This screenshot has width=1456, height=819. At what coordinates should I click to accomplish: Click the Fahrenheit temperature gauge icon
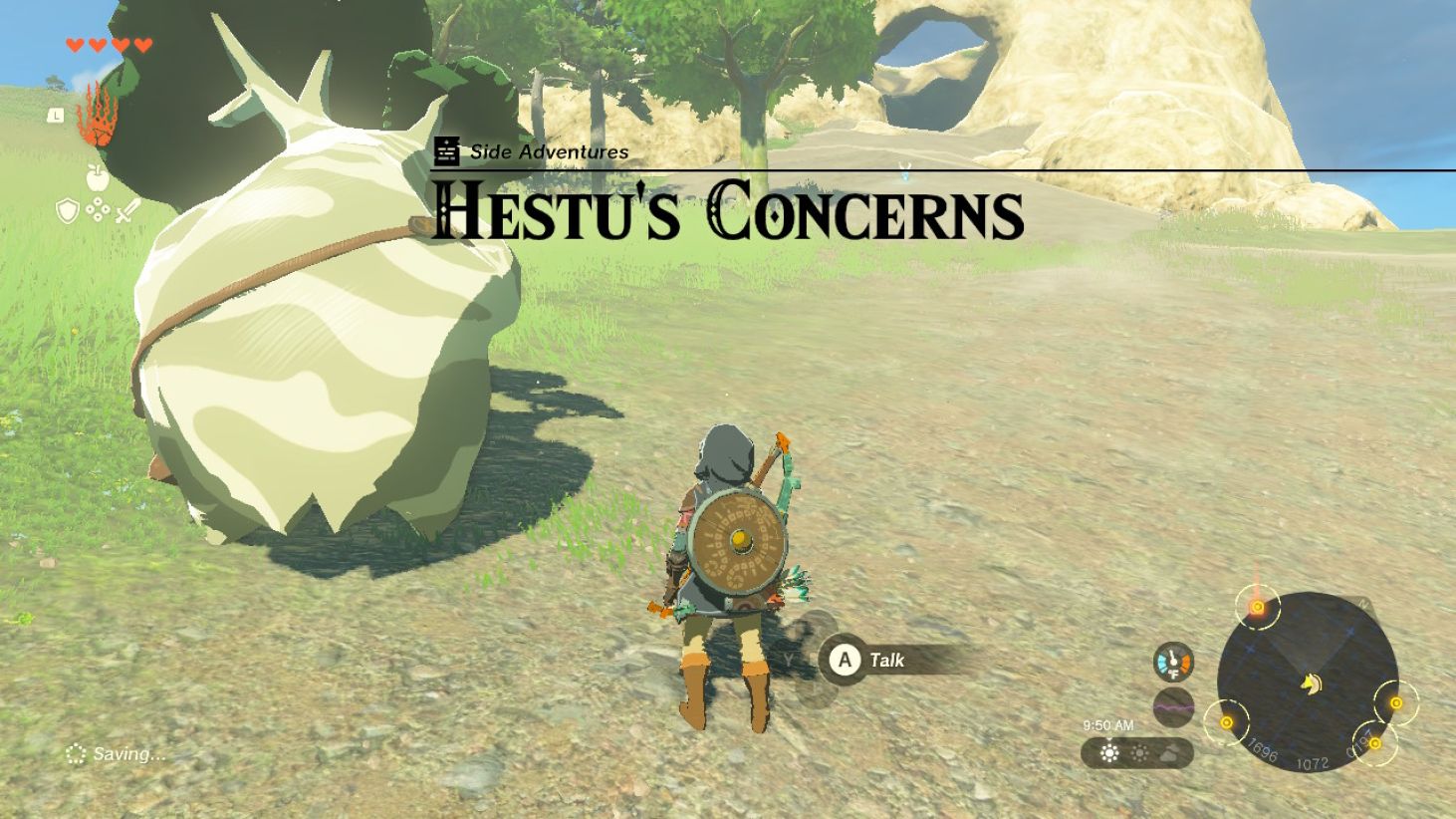1173,664
